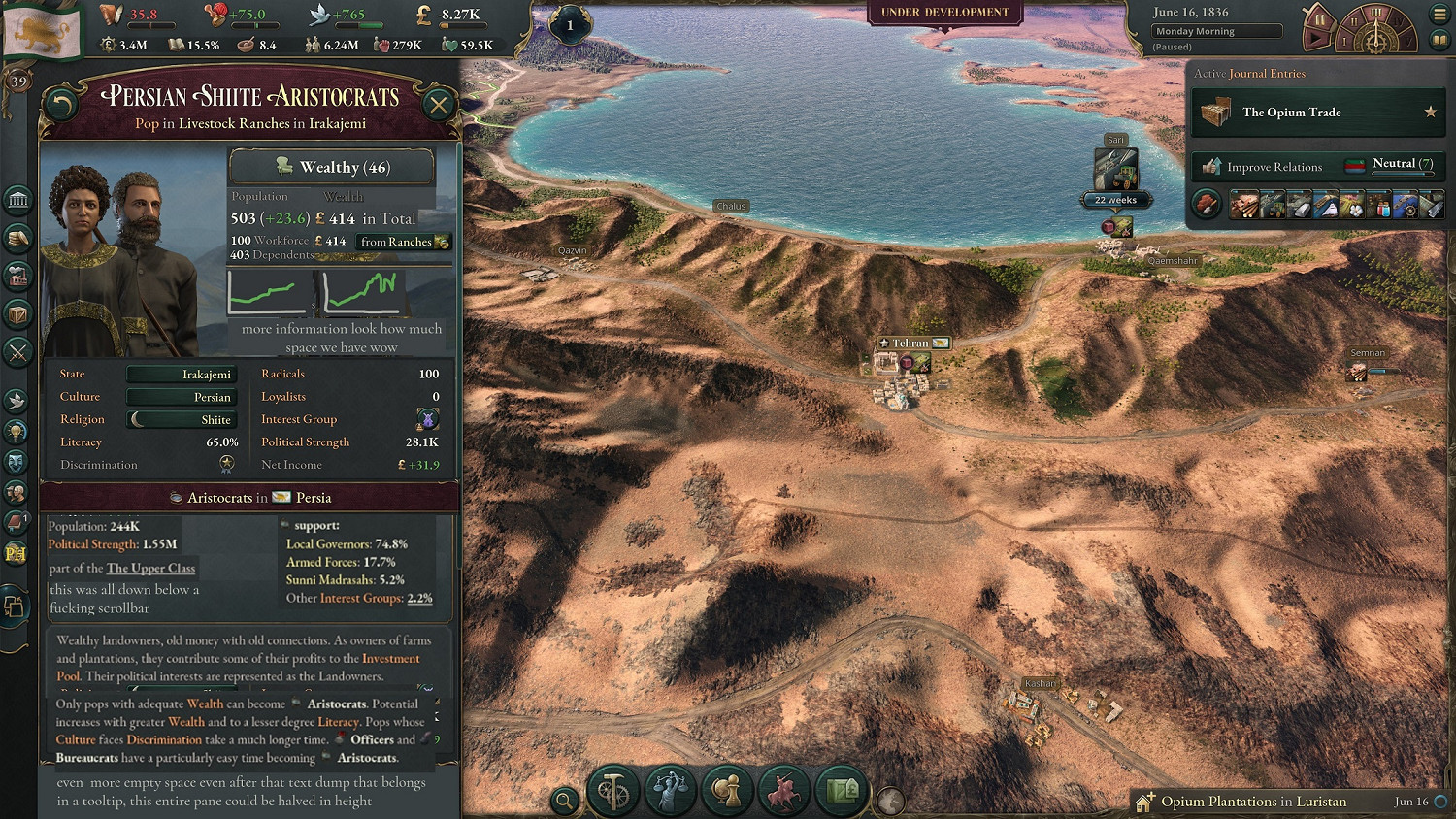Open the Budget panel with coins icon

coord(18,238)
